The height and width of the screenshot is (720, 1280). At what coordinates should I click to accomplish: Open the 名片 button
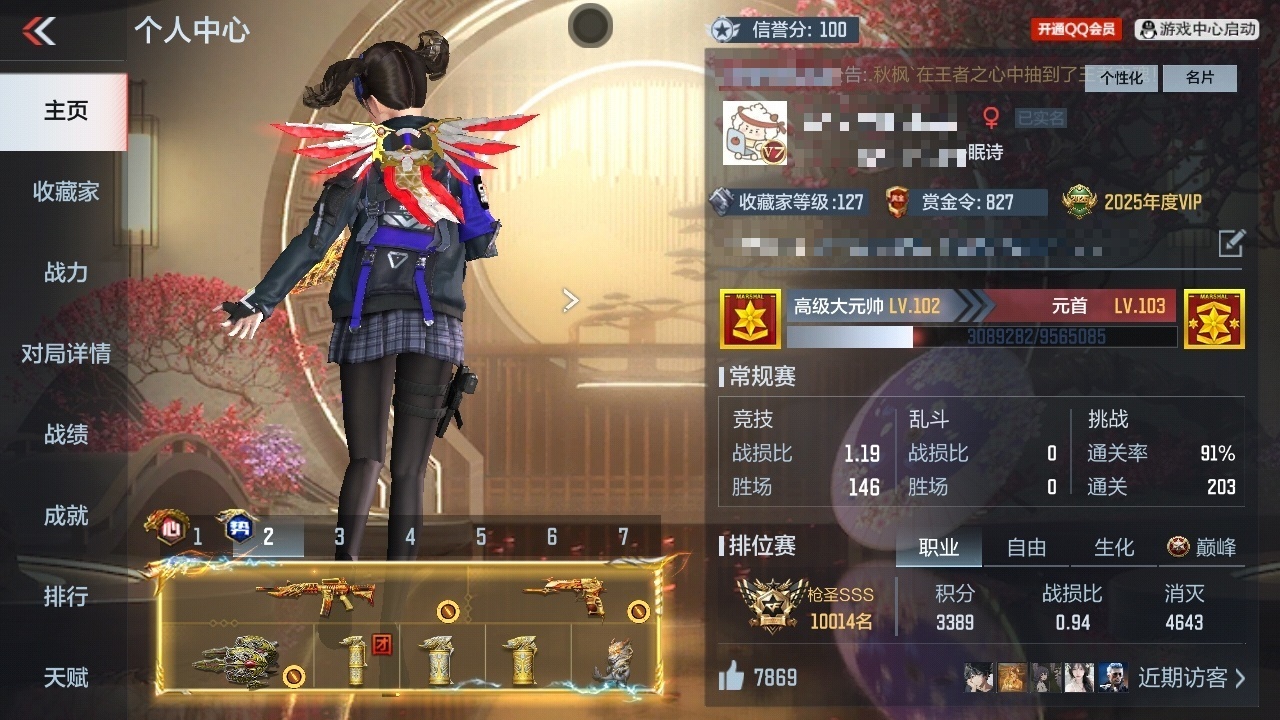coord(1200,78)
